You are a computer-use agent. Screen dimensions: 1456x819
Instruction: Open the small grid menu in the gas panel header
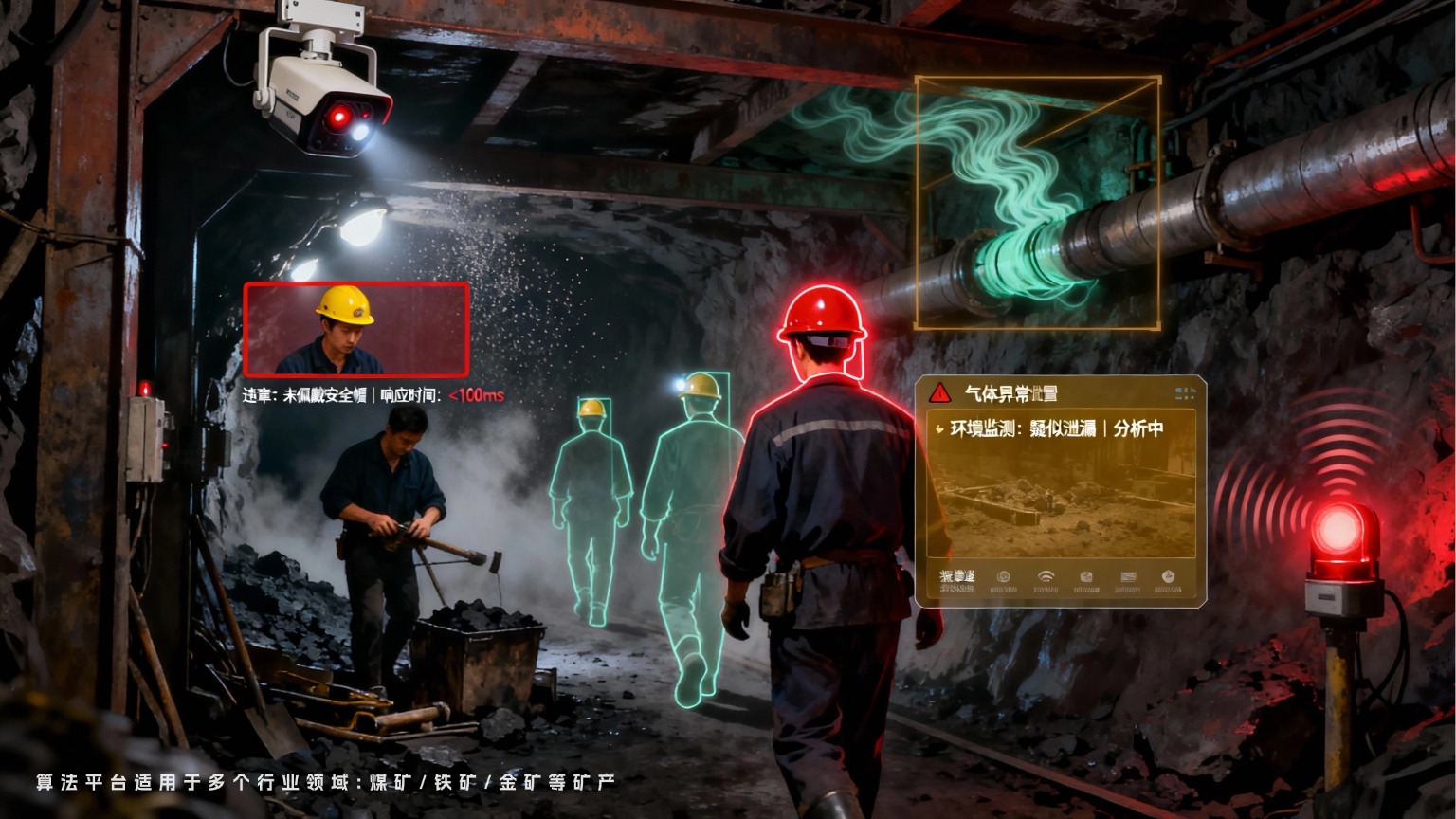click(x=1184, y=392)
